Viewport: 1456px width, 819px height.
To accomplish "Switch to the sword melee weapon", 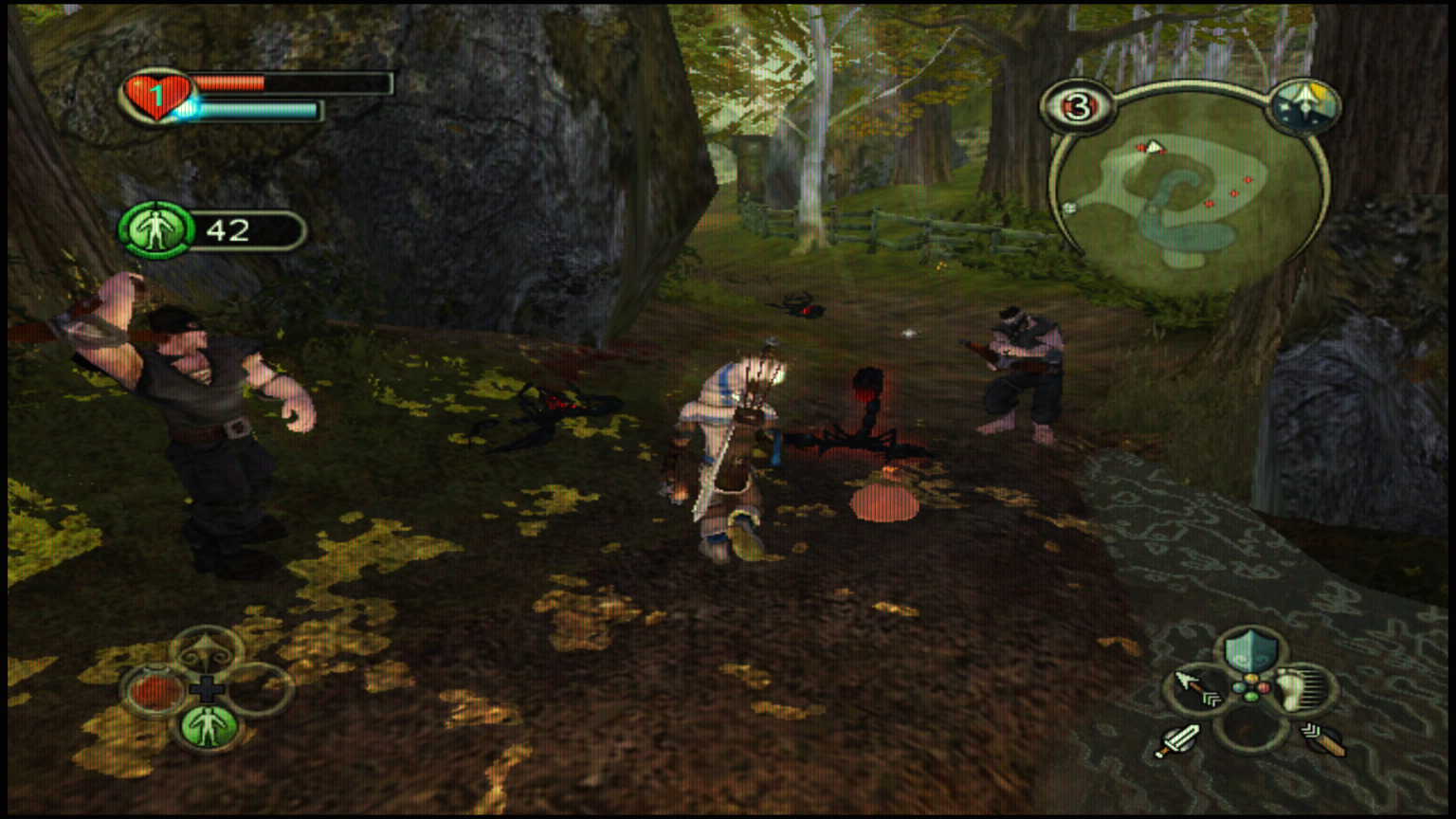I will (x=1177, y=740).
